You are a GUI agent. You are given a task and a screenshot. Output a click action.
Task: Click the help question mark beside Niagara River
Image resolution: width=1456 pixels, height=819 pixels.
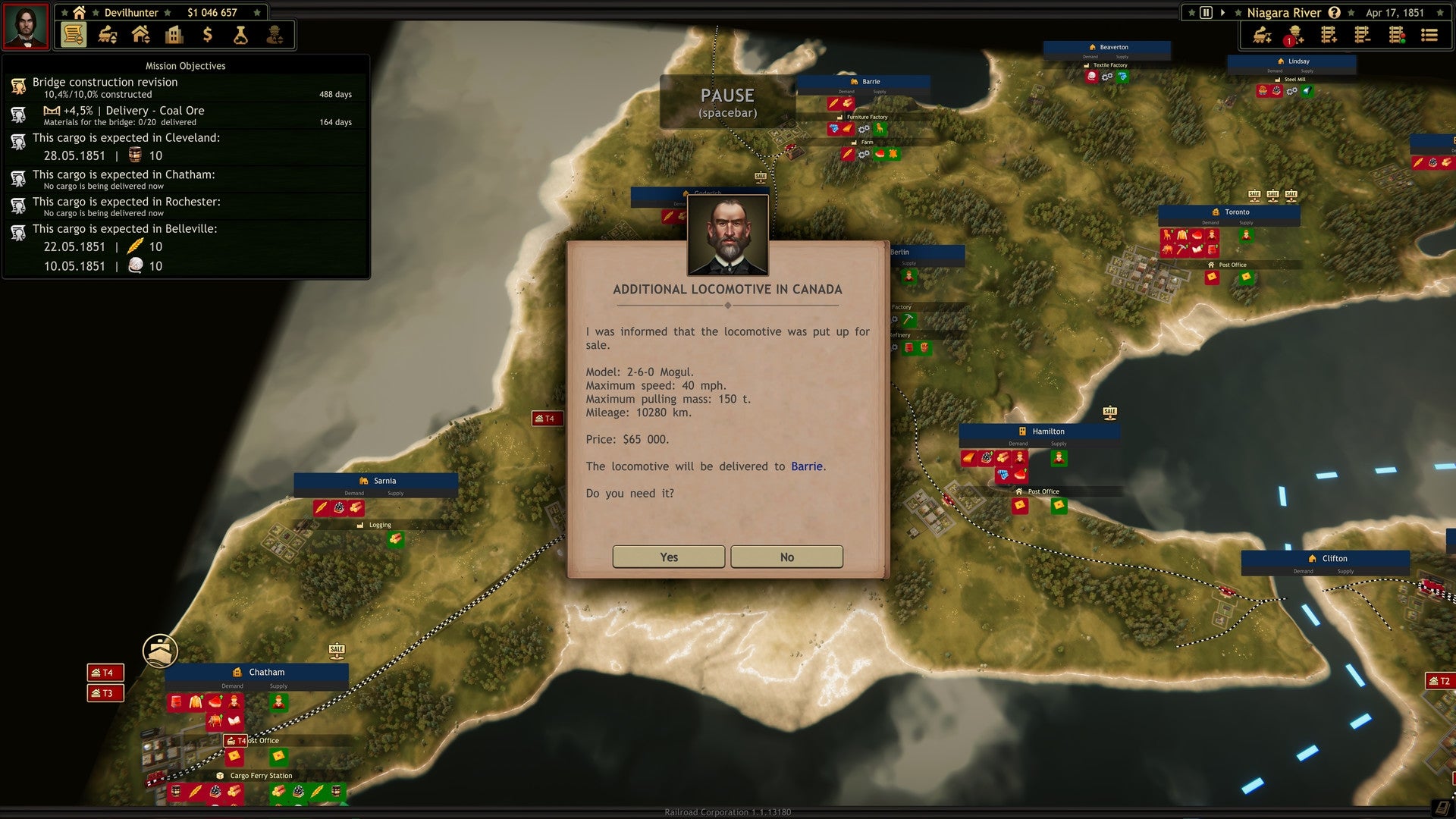click(x=1333, y=12)
